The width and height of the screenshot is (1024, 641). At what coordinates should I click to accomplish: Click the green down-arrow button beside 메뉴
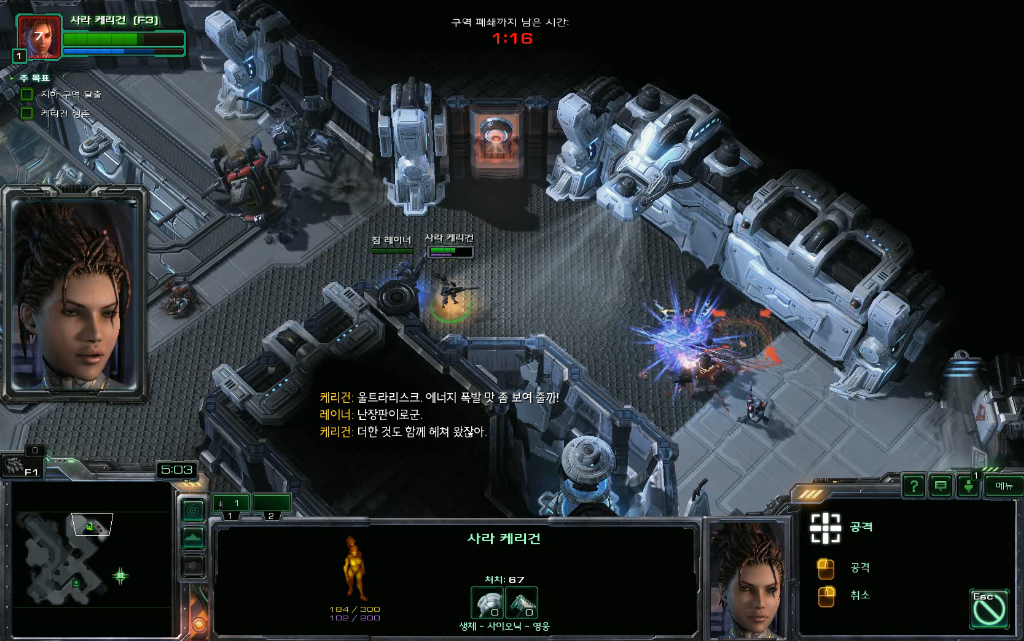[x=968, y=486]
